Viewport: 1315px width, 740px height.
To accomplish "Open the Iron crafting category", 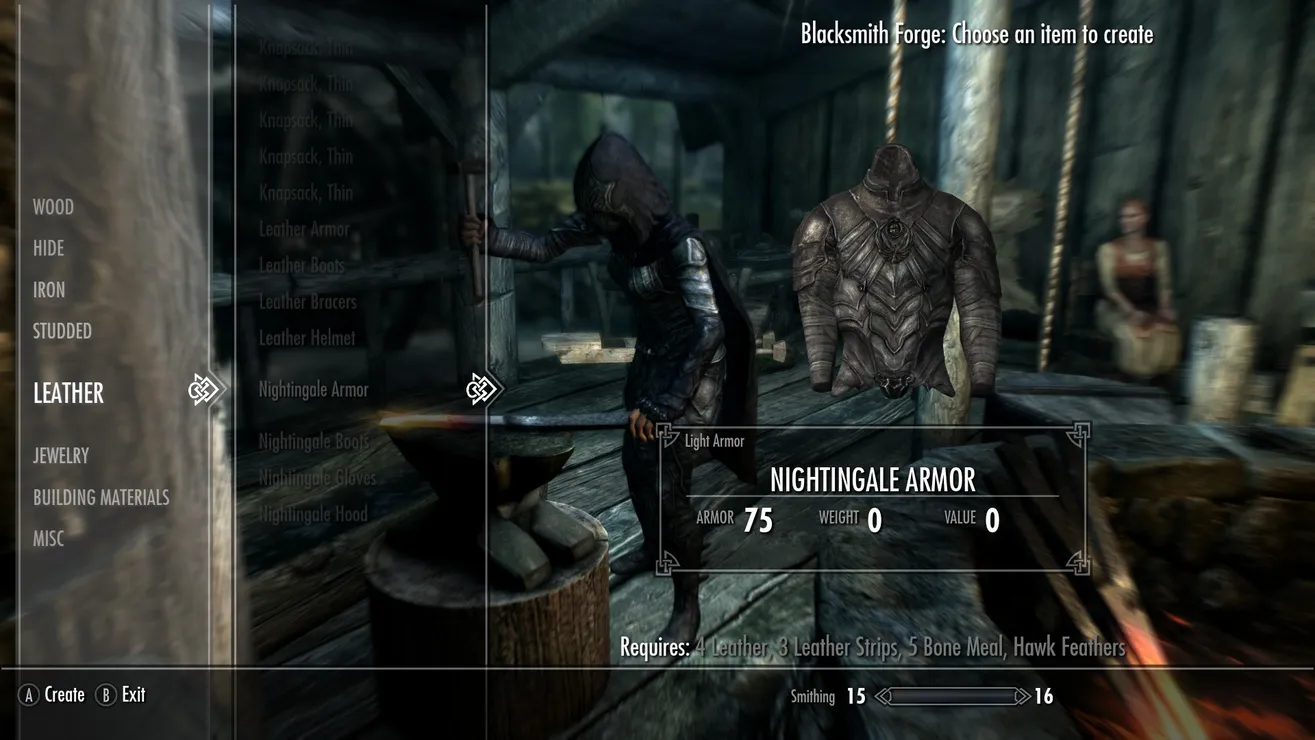I will tap(49, 290).
